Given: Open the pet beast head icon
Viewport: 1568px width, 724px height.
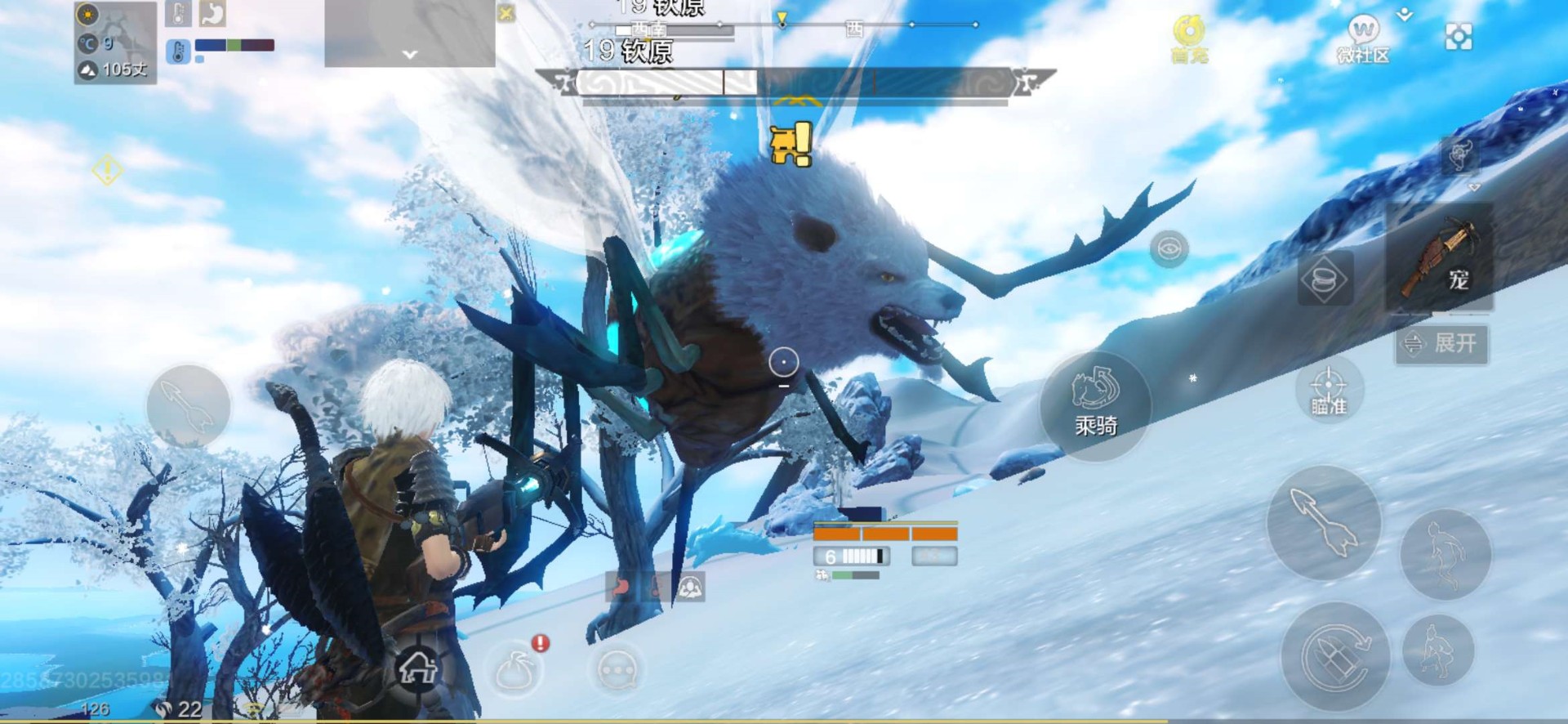Looking at the screenshot, I should pos(1459,155).
